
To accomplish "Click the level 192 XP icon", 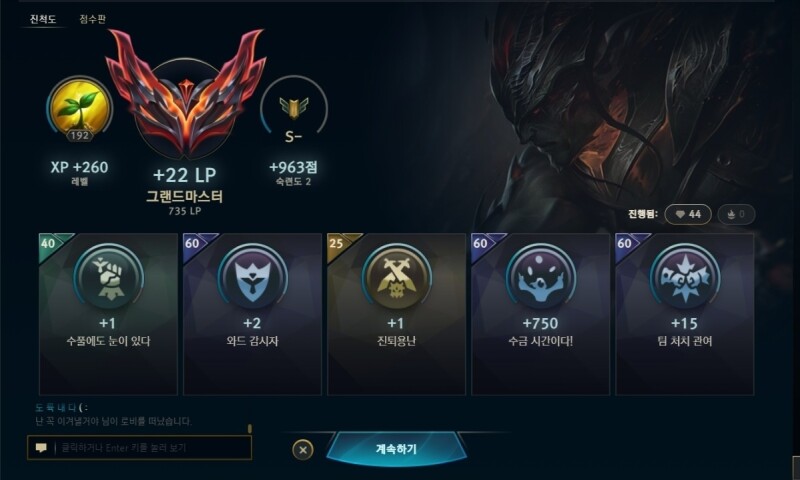I will pyautogui.click(x=79, y=110).
